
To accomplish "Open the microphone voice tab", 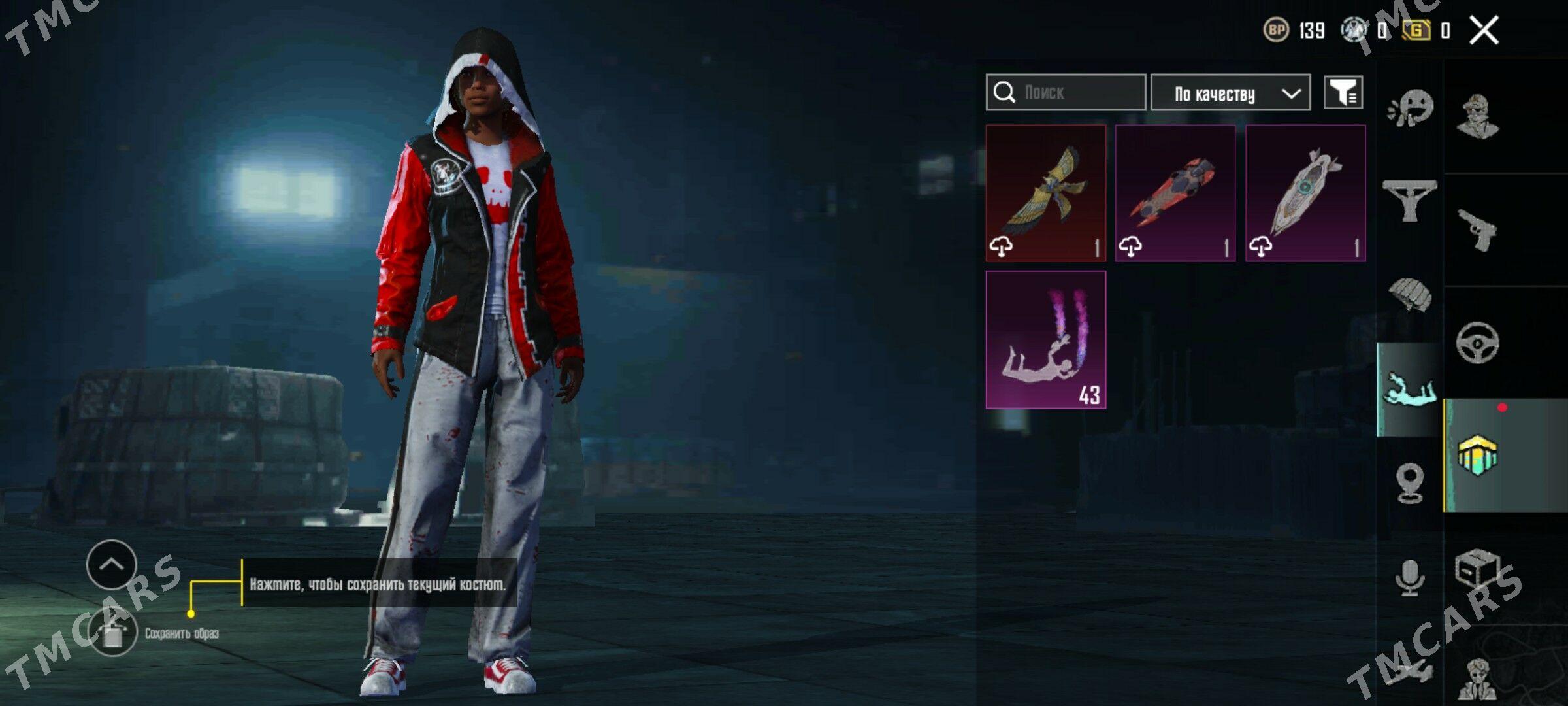I will 1410,577.
